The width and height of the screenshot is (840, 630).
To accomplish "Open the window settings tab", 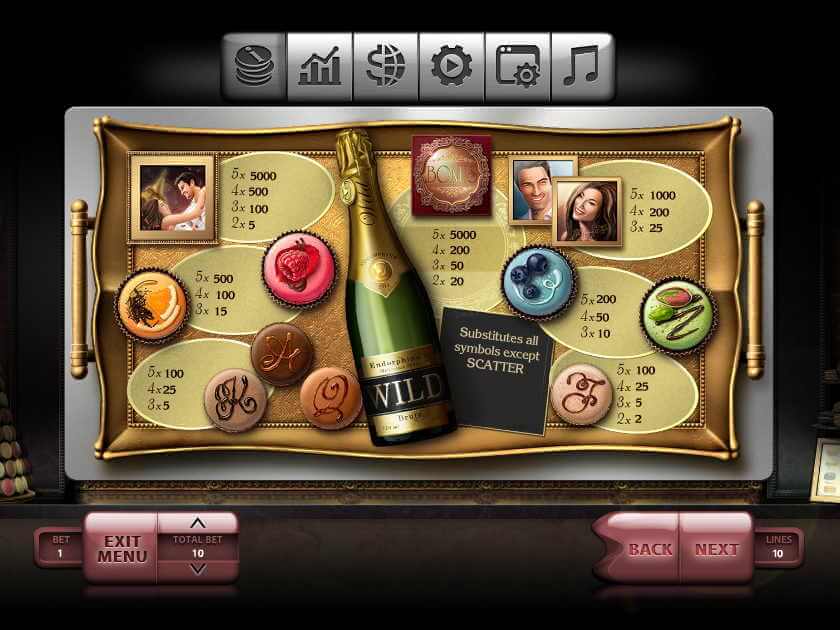I will [x=518, y=67].
